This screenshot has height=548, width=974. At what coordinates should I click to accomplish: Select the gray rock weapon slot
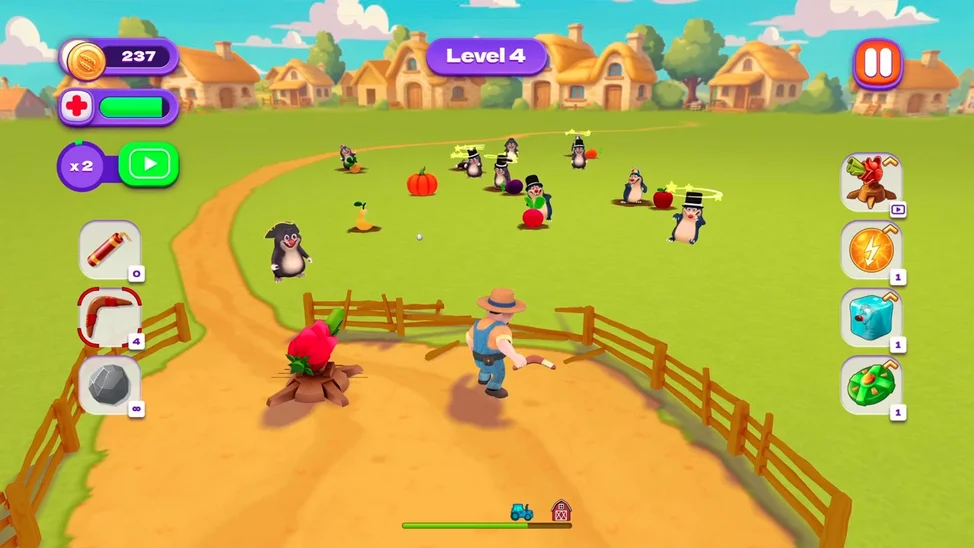[109, 385]
